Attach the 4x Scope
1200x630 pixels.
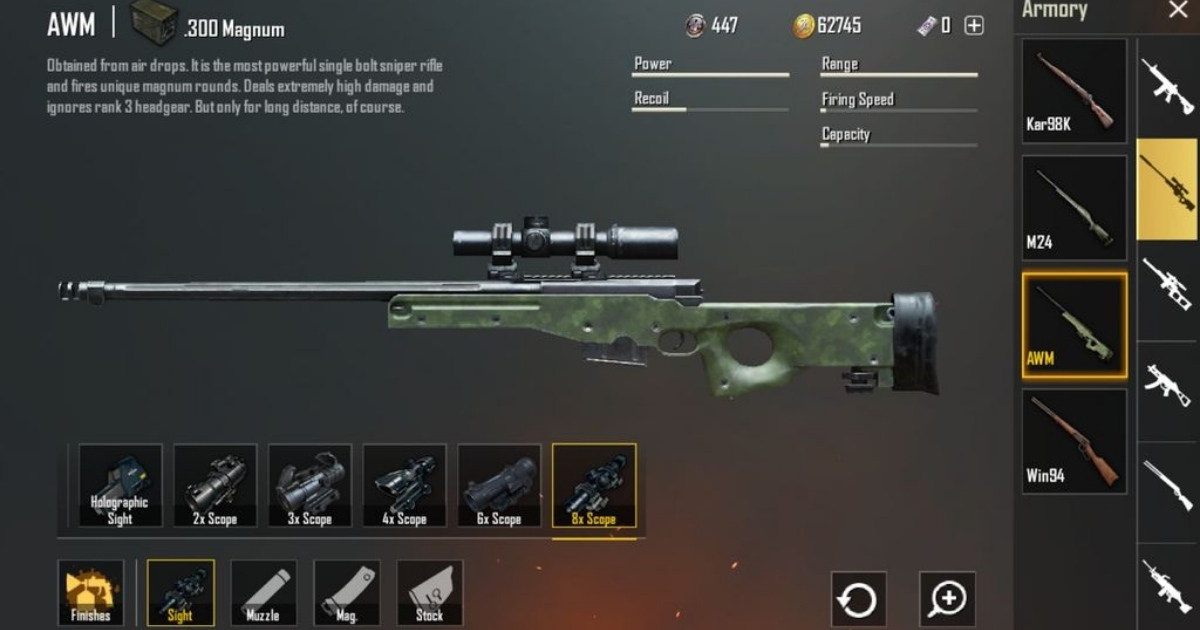(x=404, y=486)
